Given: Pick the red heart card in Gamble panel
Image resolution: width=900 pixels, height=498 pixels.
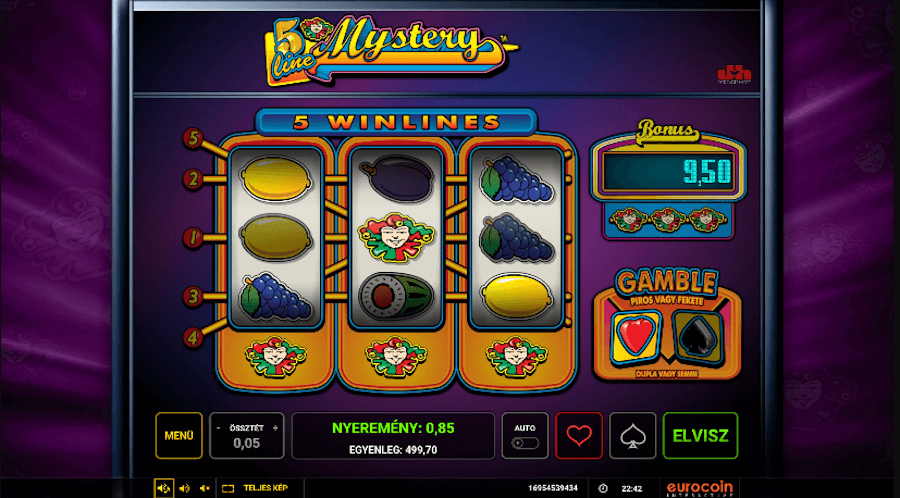Looking at the screenshot, I should click(x=630, y=335).
